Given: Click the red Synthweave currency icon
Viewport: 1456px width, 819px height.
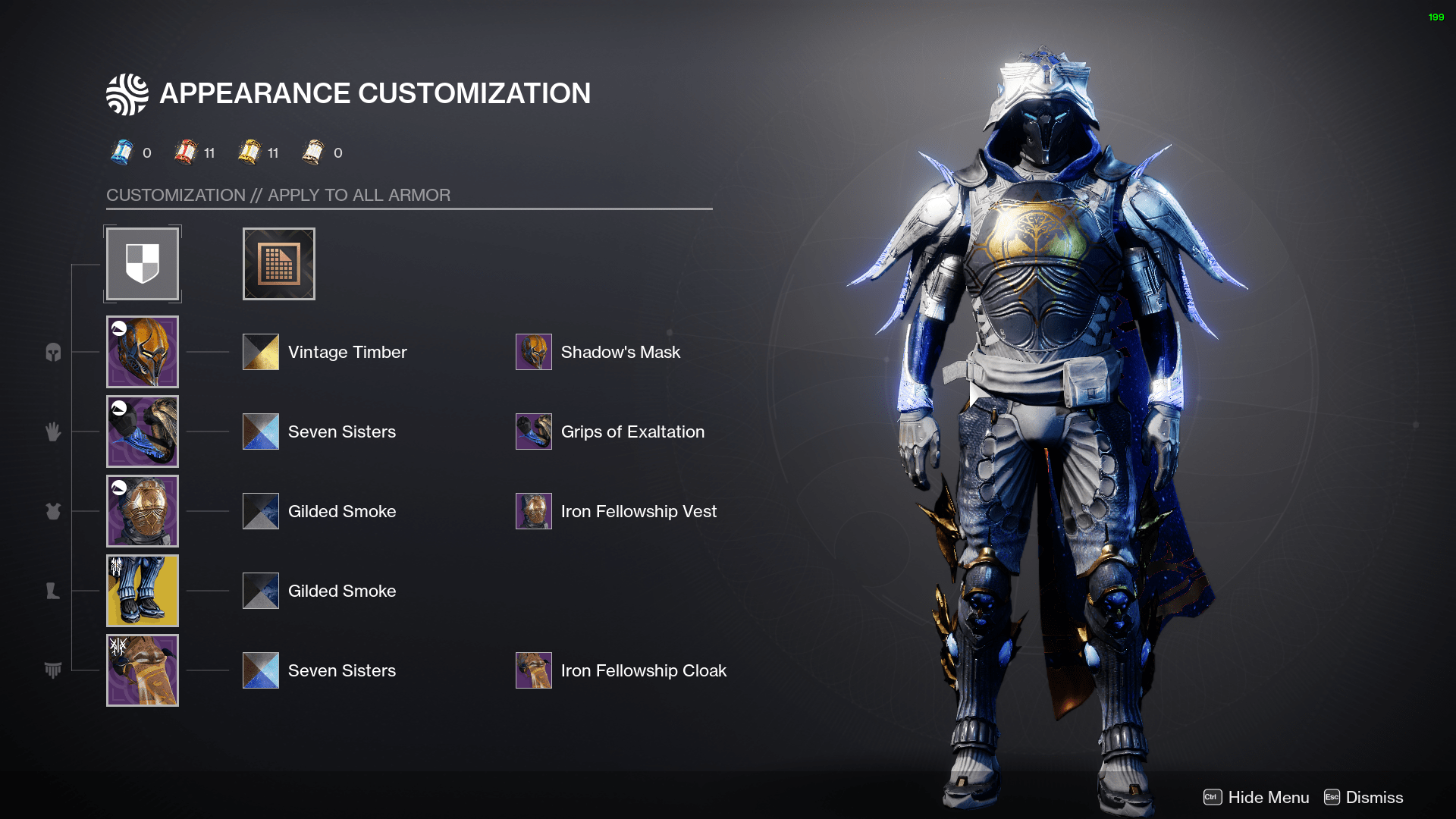Looking at the screenshot, I should [x=186, y=152].
